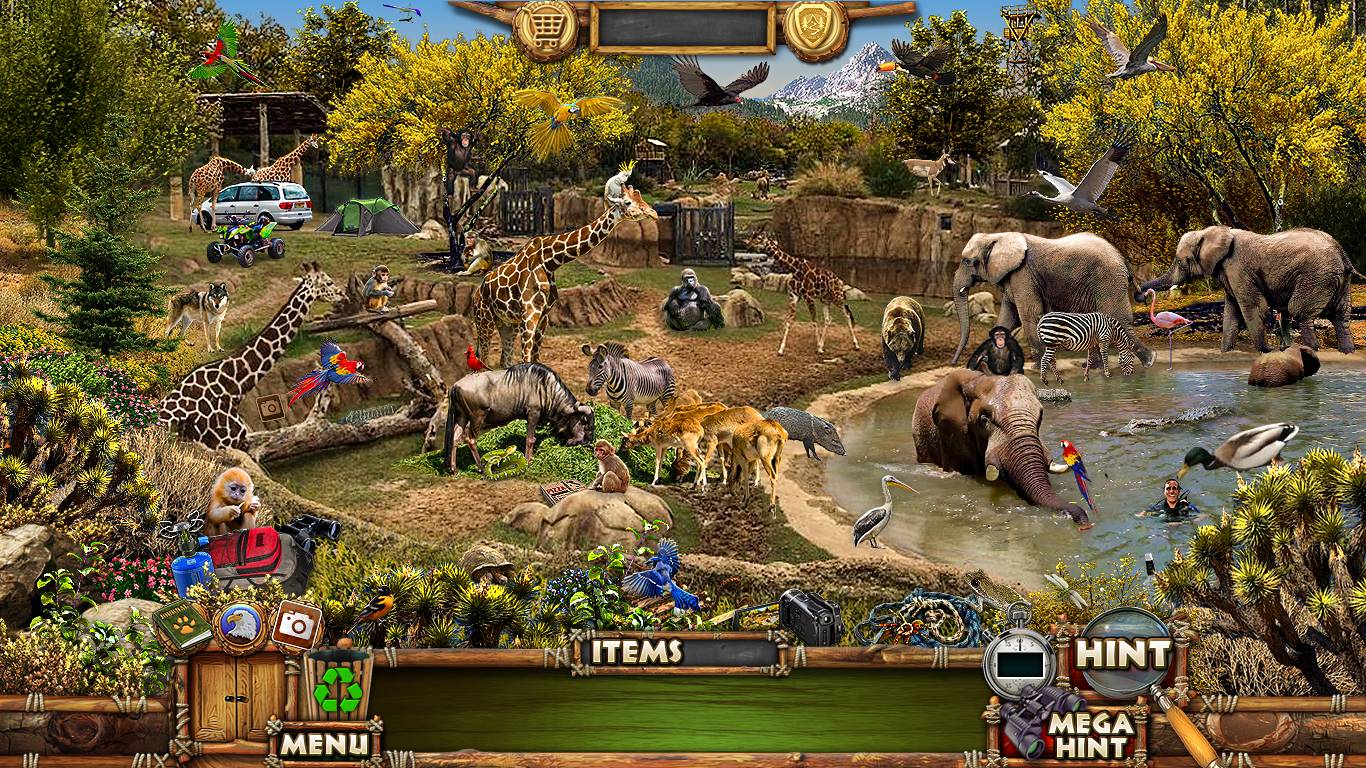Viewport: 1366px width, 768px height.
Task: Open the wooden MENU button
Action: (x=324, y=743)
